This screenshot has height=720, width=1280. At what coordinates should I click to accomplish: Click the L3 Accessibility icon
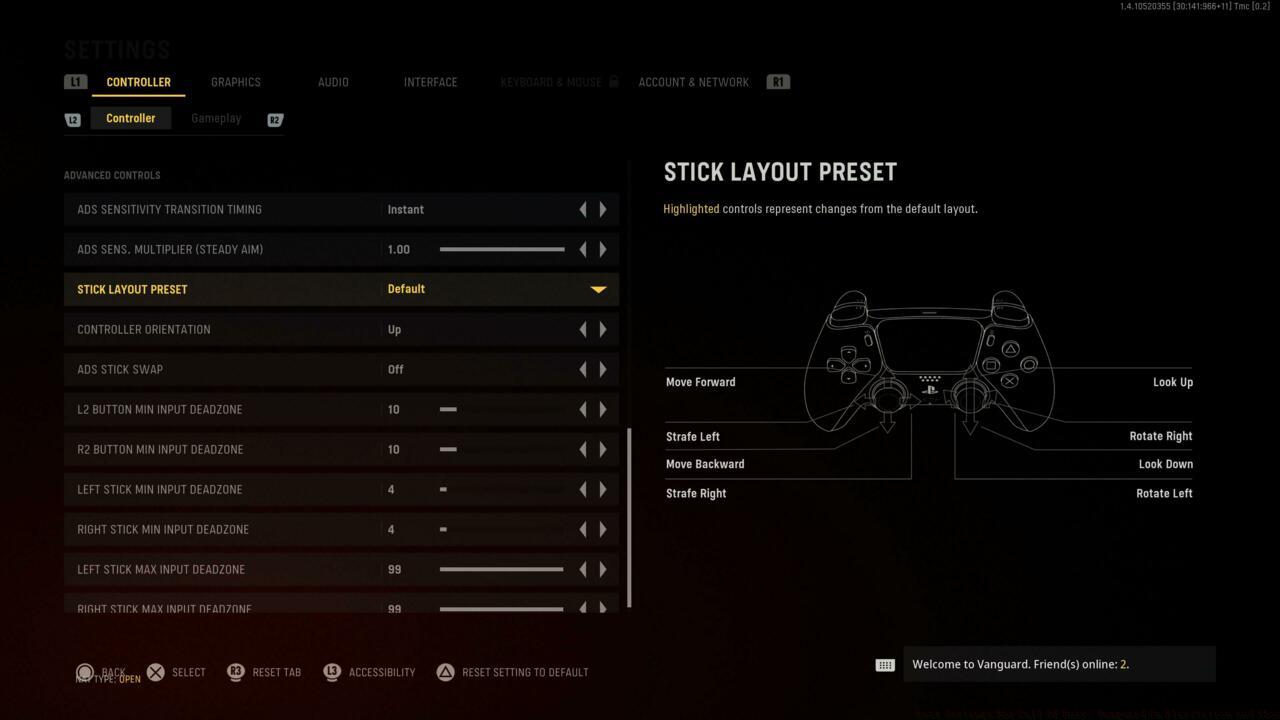(331, 672)
